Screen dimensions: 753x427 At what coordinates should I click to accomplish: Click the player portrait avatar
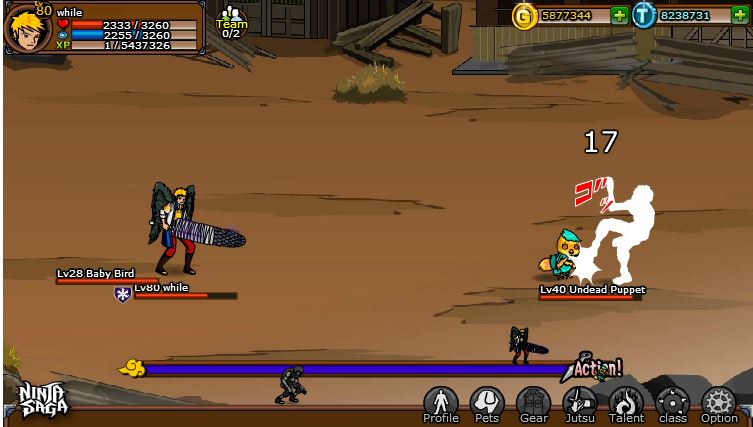tap(27, 28)
